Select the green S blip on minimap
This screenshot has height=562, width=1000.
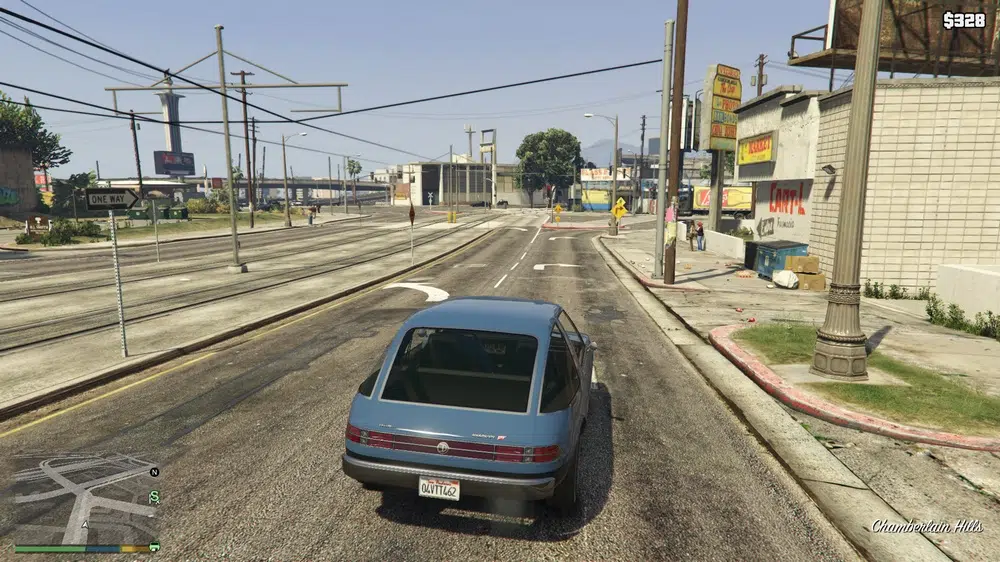[x=154, y=496]
